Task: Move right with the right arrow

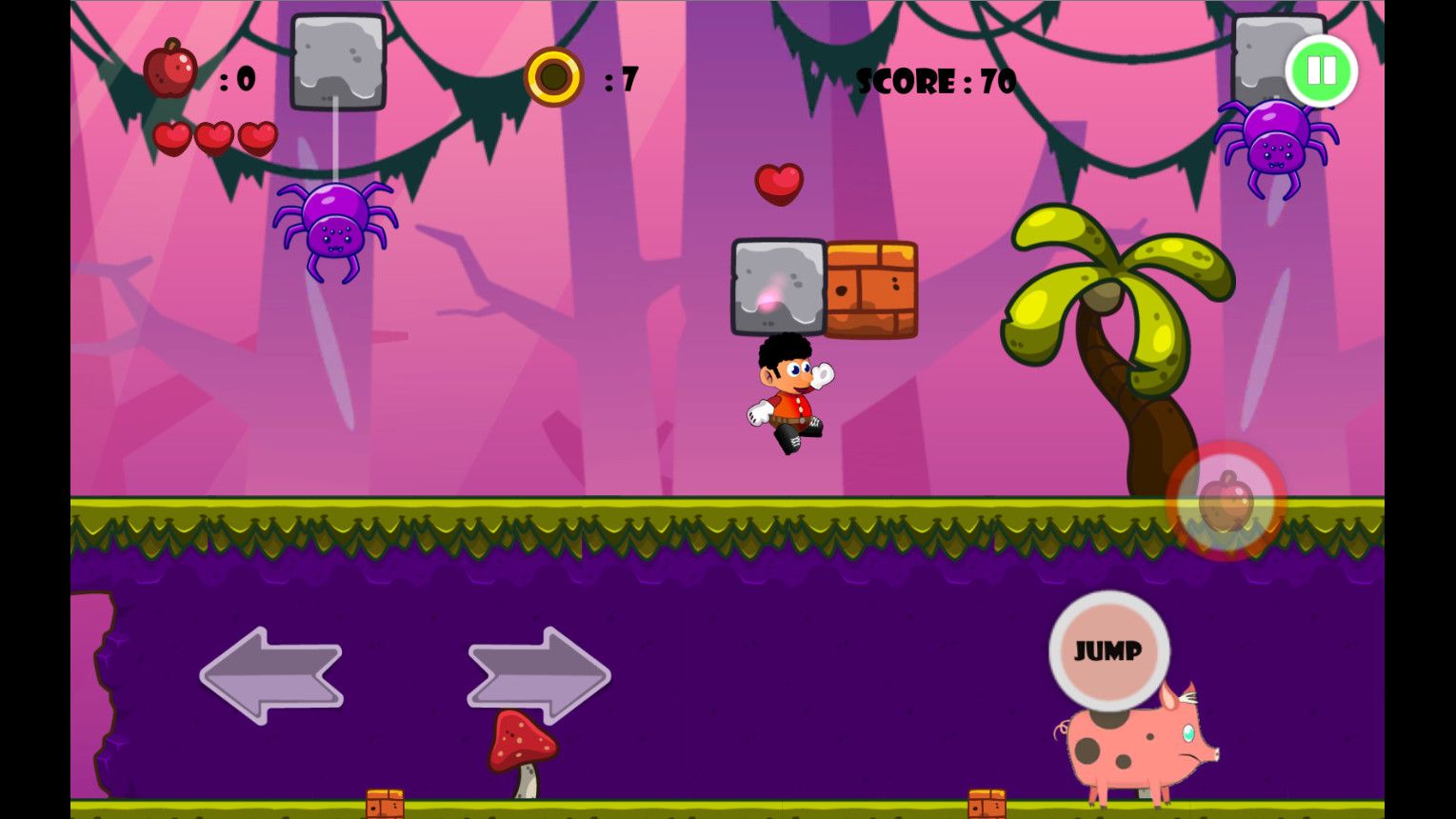Action: click(x=538, y=674)
